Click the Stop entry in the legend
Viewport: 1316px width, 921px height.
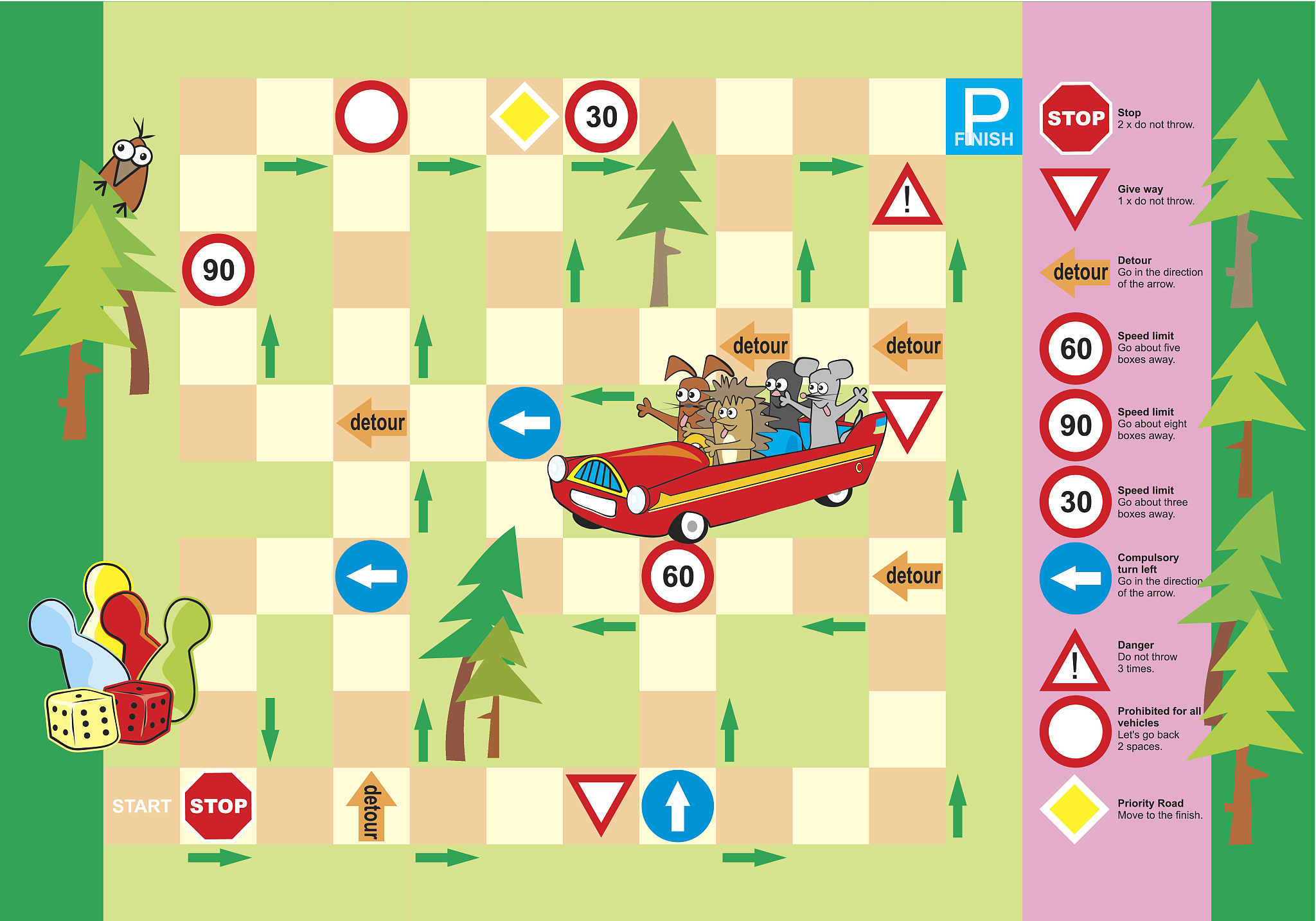coord(1118,118)
